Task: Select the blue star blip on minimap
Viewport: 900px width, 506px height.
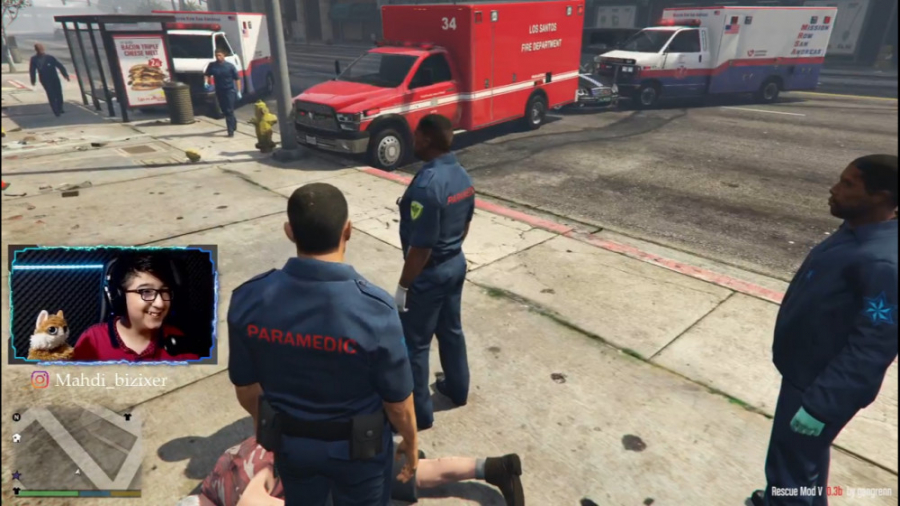Action: click(x=17, y=476)
